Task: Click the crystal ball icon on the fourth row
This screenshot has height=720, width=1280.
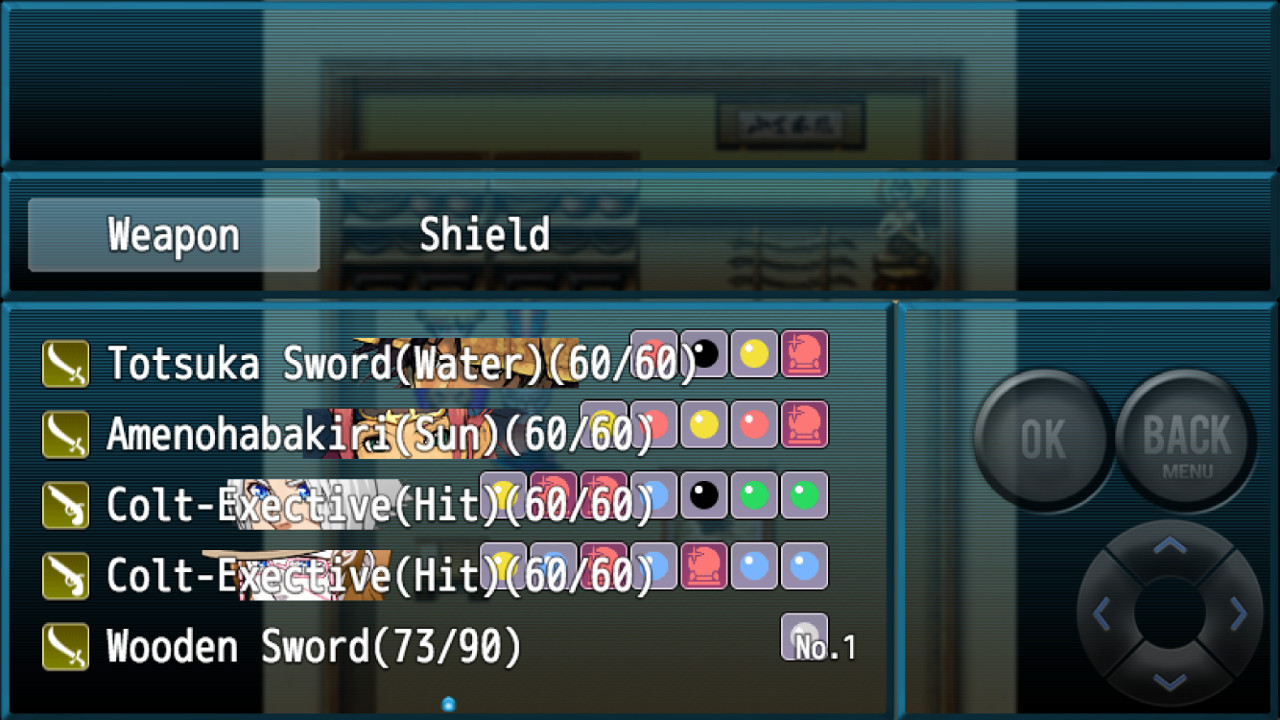Action: tap(703, 566)
